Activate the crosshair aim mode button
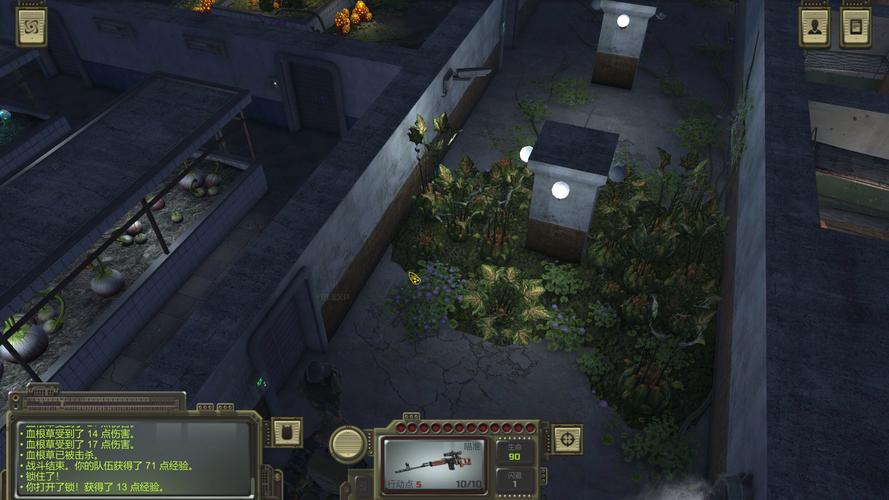Viewport: 889px width, 500px height. click(568, 437)
